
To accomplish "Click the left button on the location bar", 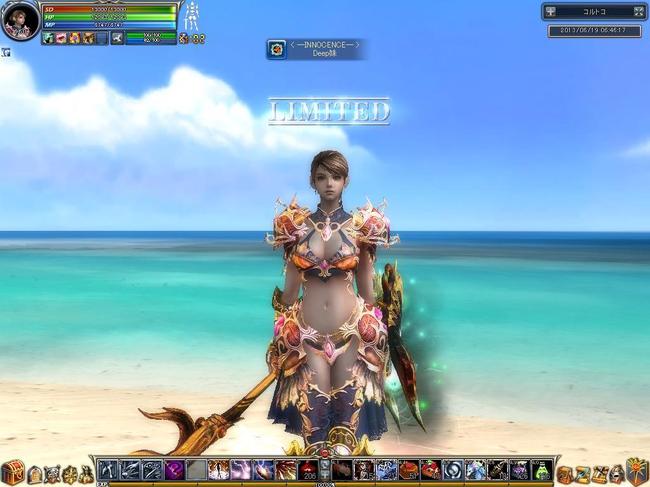I will (x=551, y=12).
